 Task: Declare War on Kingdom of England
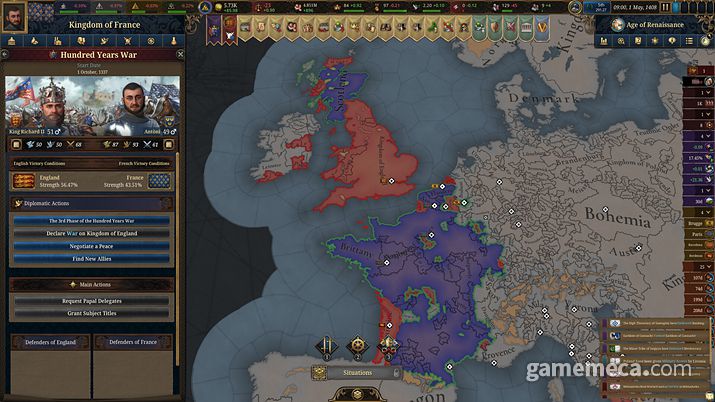tap(91, 233)
